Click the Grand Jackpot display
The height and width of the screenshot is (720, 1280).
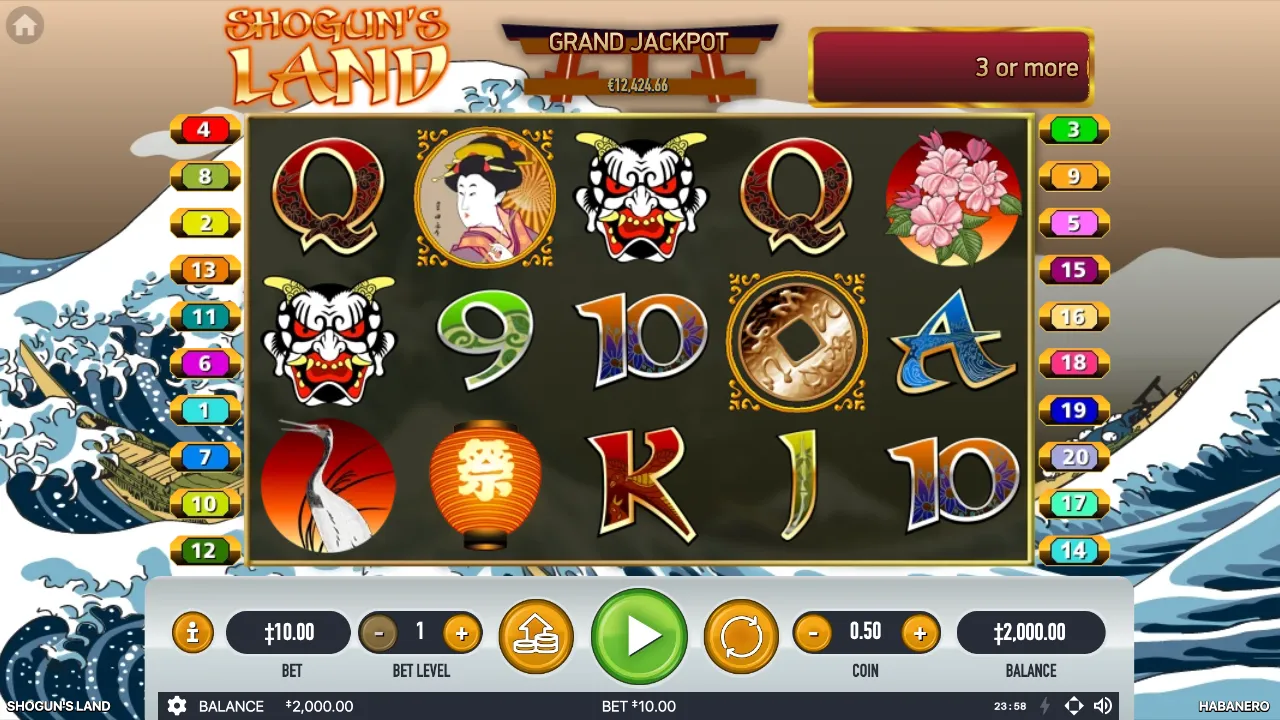click(x=638, y=55)
